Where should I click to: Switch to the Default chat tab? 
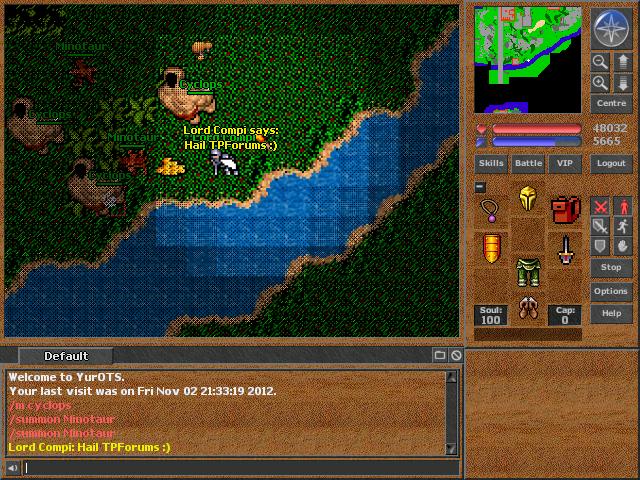pyautogui.click(x=66, y=356)
